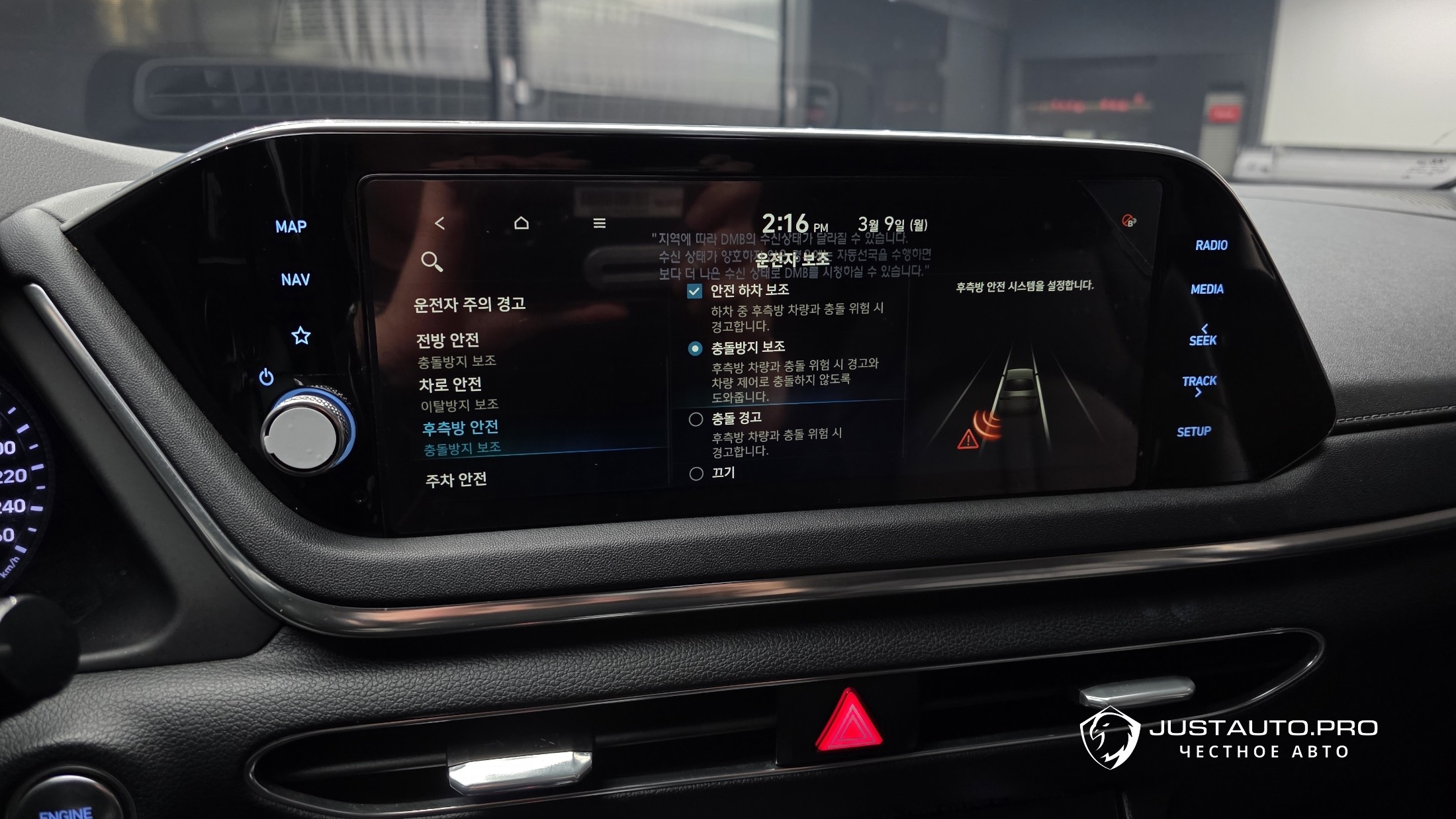The image size is (1456, 819).
Task: Choose the 차로 안전 menu entry
Action: [450, 385]
